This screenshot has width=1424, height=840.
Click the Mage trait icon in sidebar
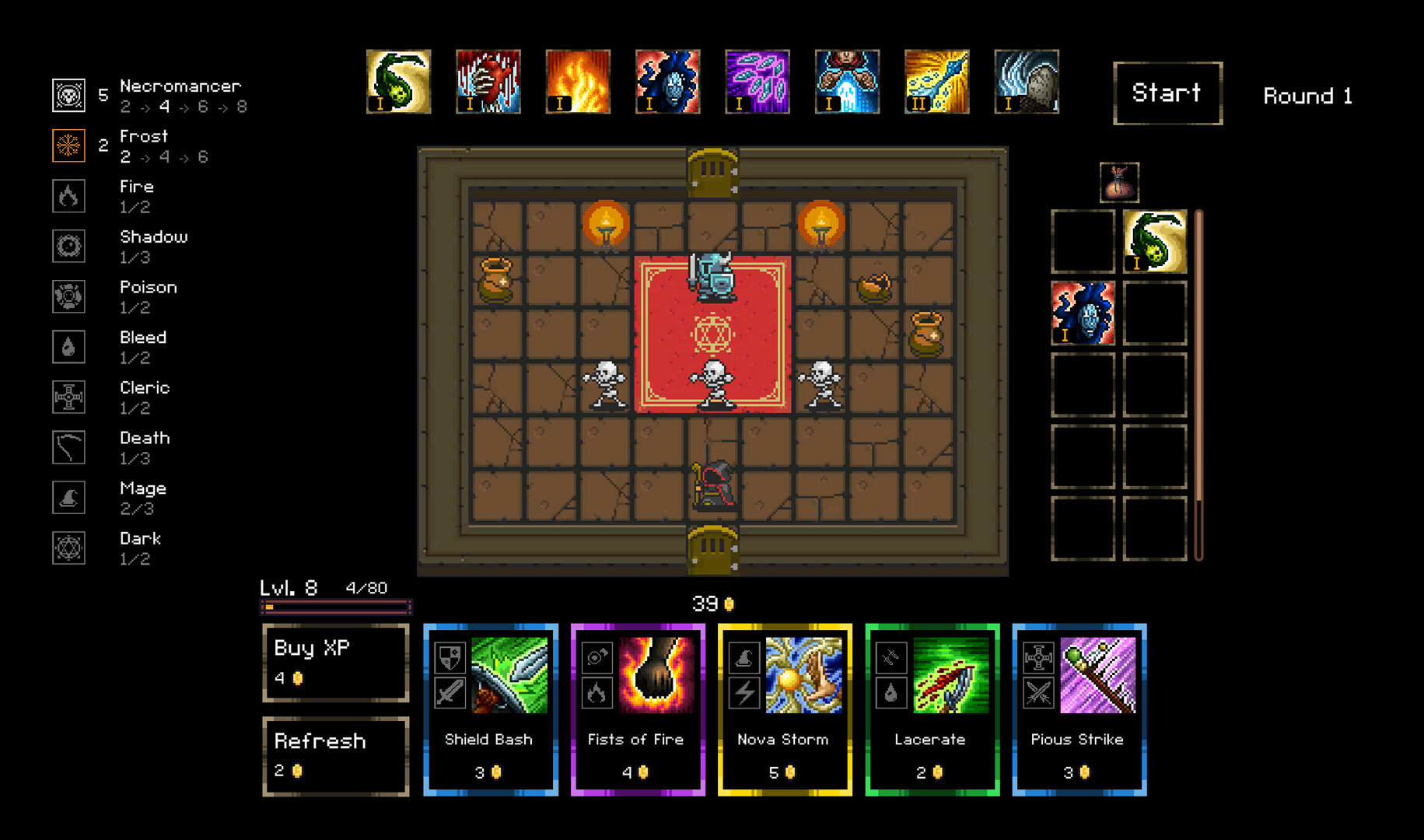point(68,498)
